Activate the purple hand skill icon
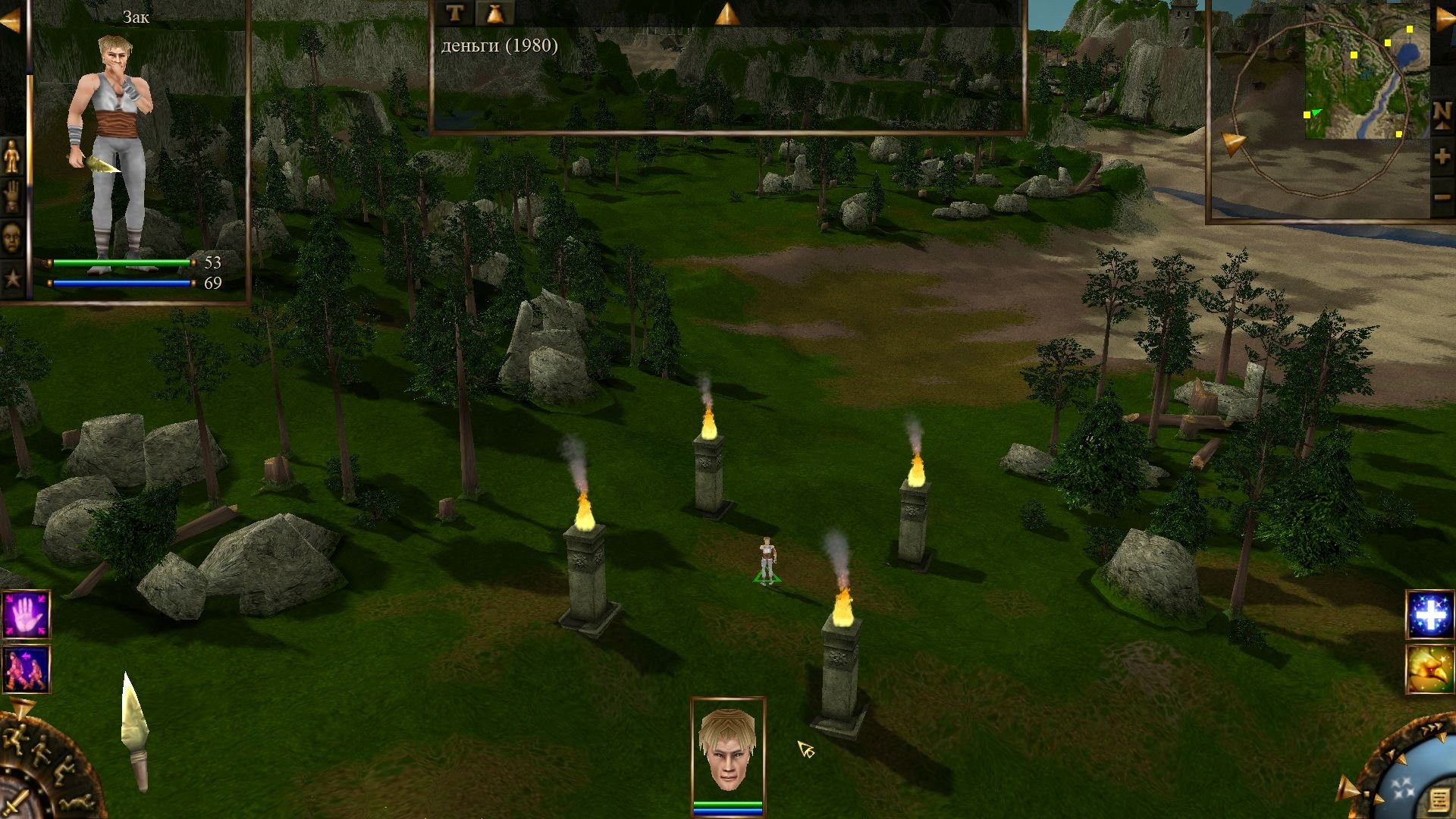The width and height of the screenshot is (1456, 819). (27, 615)
